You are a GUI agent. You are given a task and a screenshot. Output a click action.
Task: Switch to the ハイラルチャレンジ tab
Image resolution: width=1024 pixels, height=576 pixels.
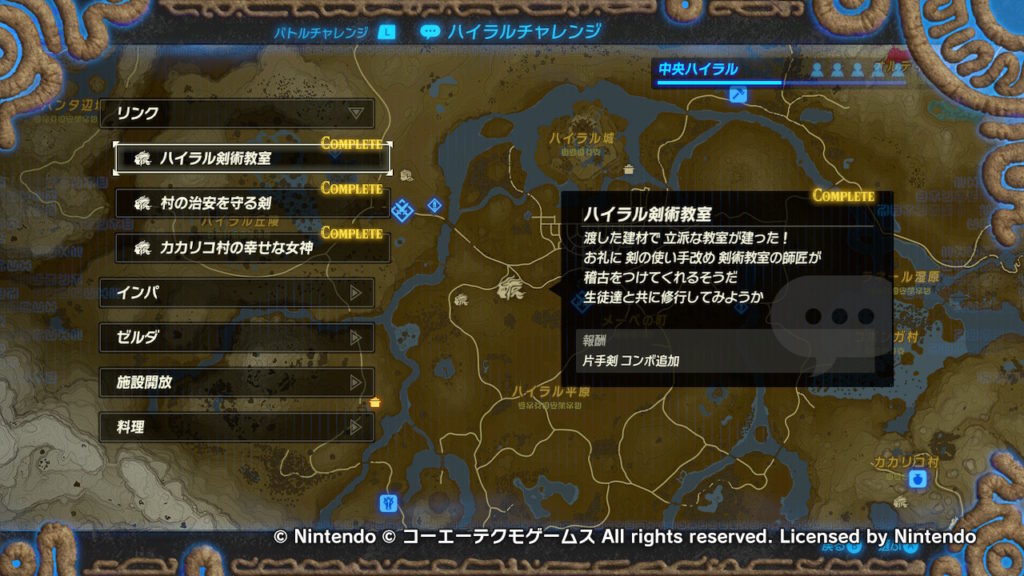point(512,31)
